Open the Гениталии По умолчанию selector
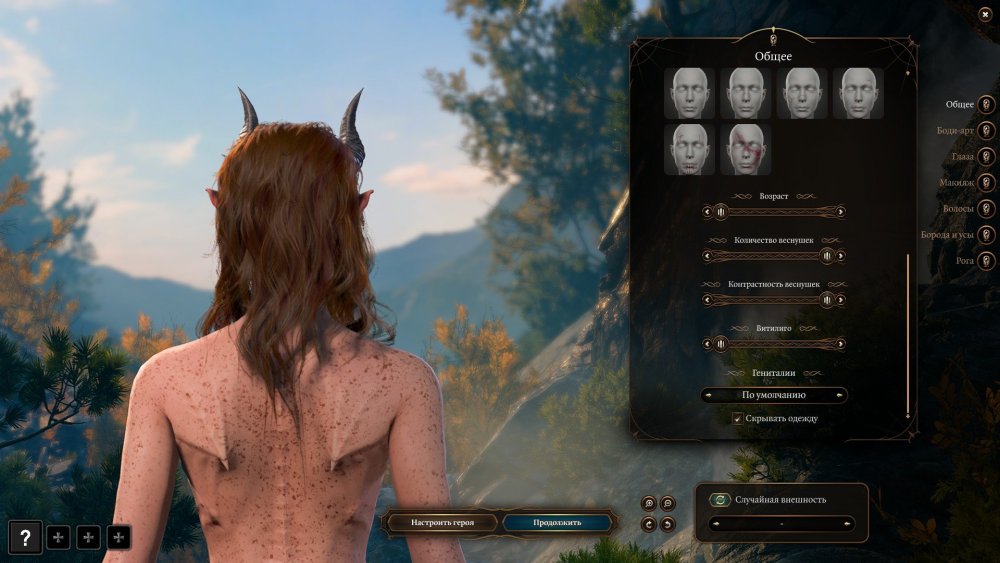This screenshot has width=1000, height=563. [x=775, y=395]
